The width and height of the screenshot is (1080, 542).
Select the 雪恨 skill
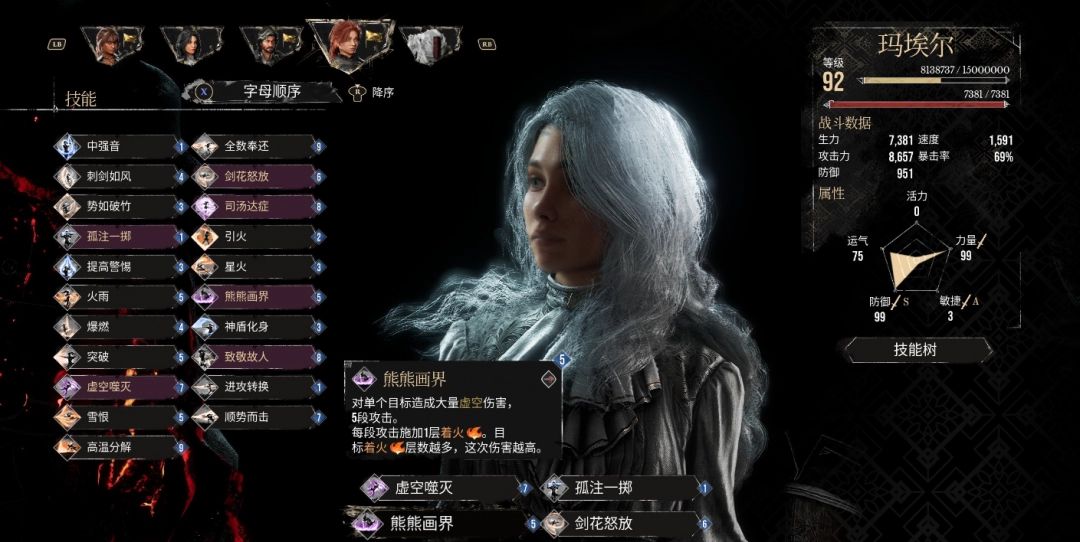point(119,416)
